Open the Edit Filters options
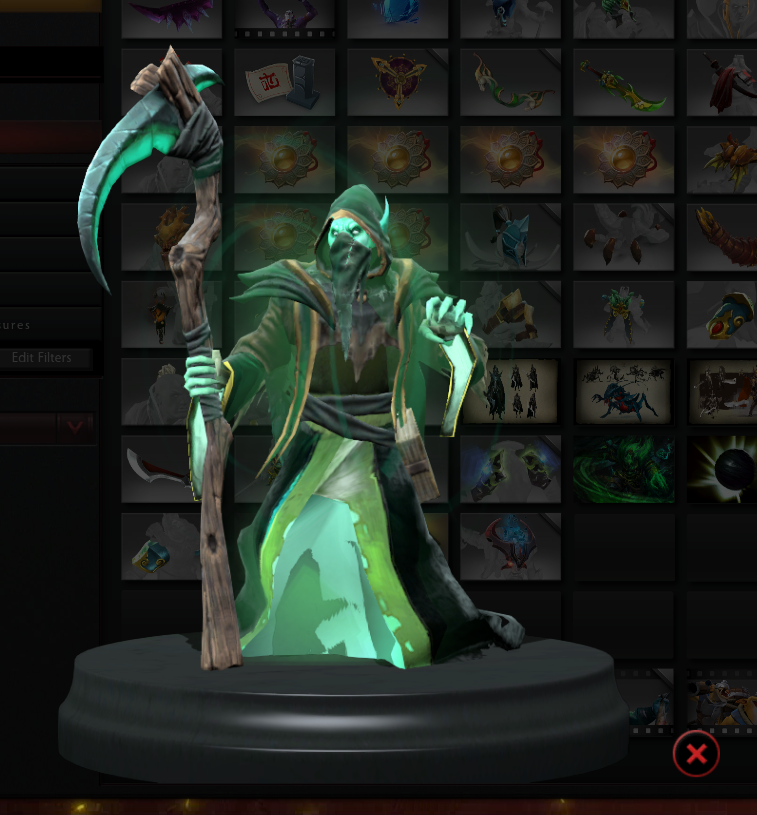The height and width of the screenshot is (815, 757). pos(41,357)
